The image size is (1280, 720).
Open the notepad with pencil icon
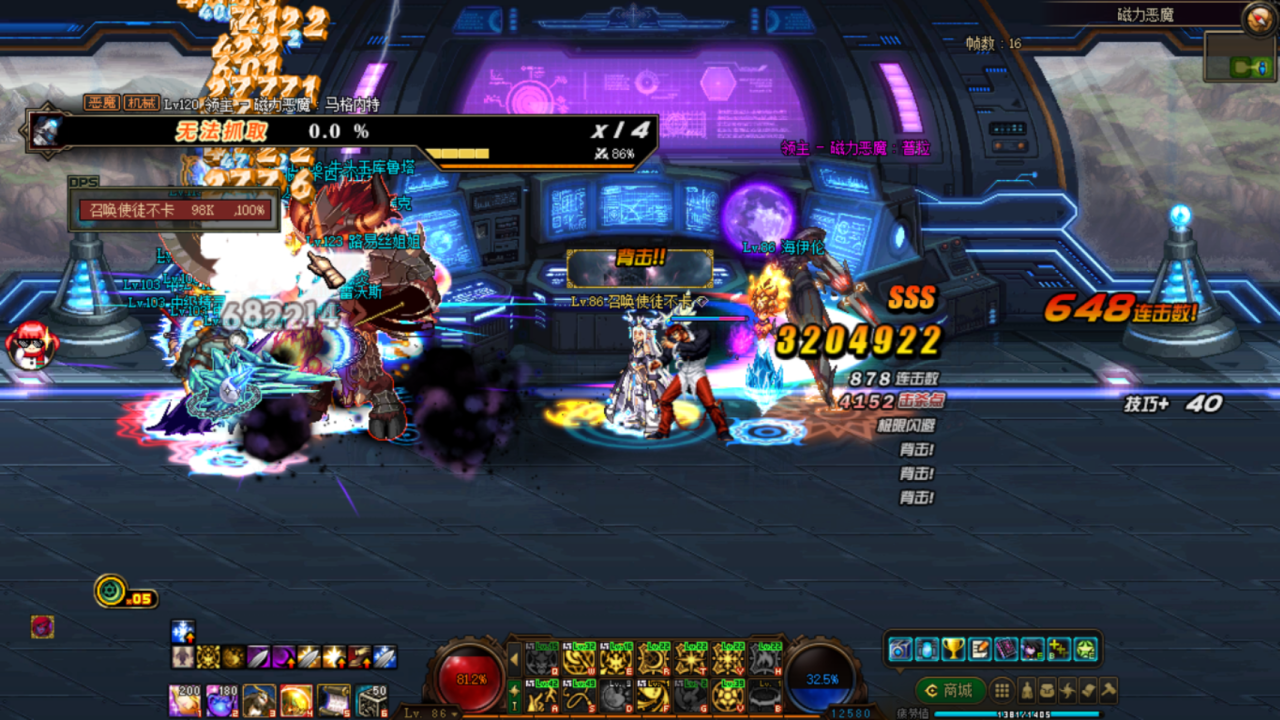click(980, 649)
